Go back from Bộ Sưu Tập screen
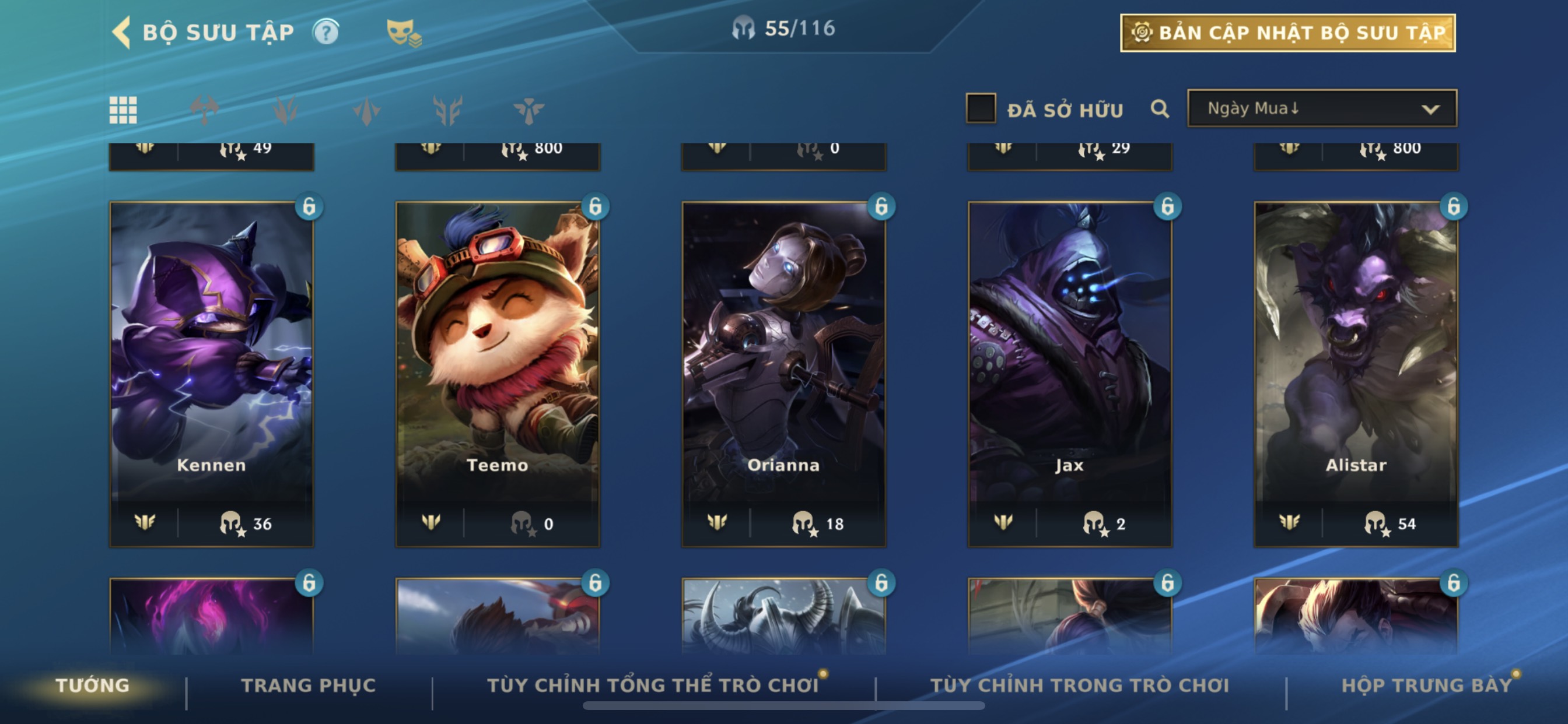Image resolution: width=1568 pixels, height=724 pixels. tap(123, 32)
